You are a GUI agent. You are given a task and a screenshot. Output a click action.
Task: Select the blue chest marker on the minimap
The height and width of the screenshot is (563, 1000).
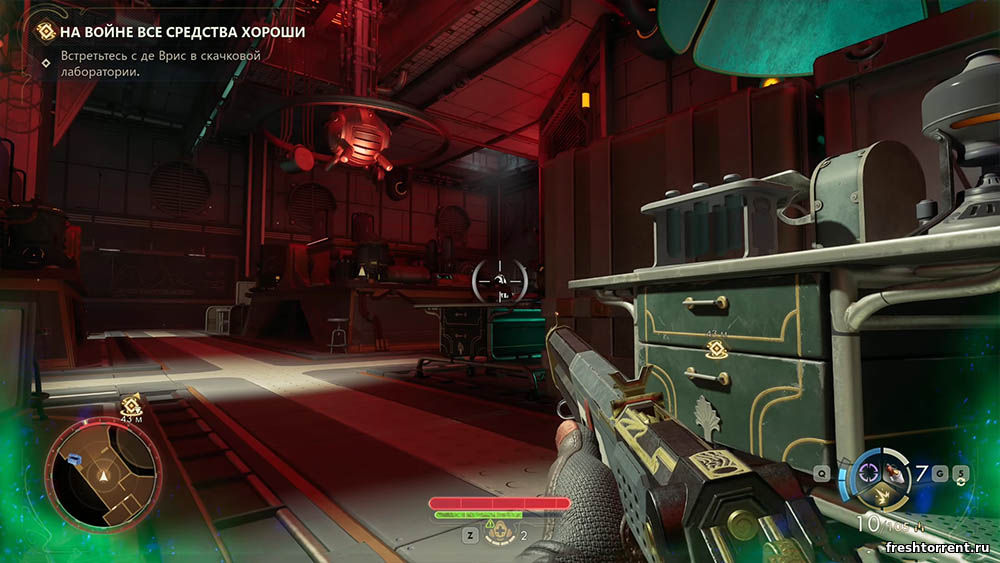pos(75,457)
